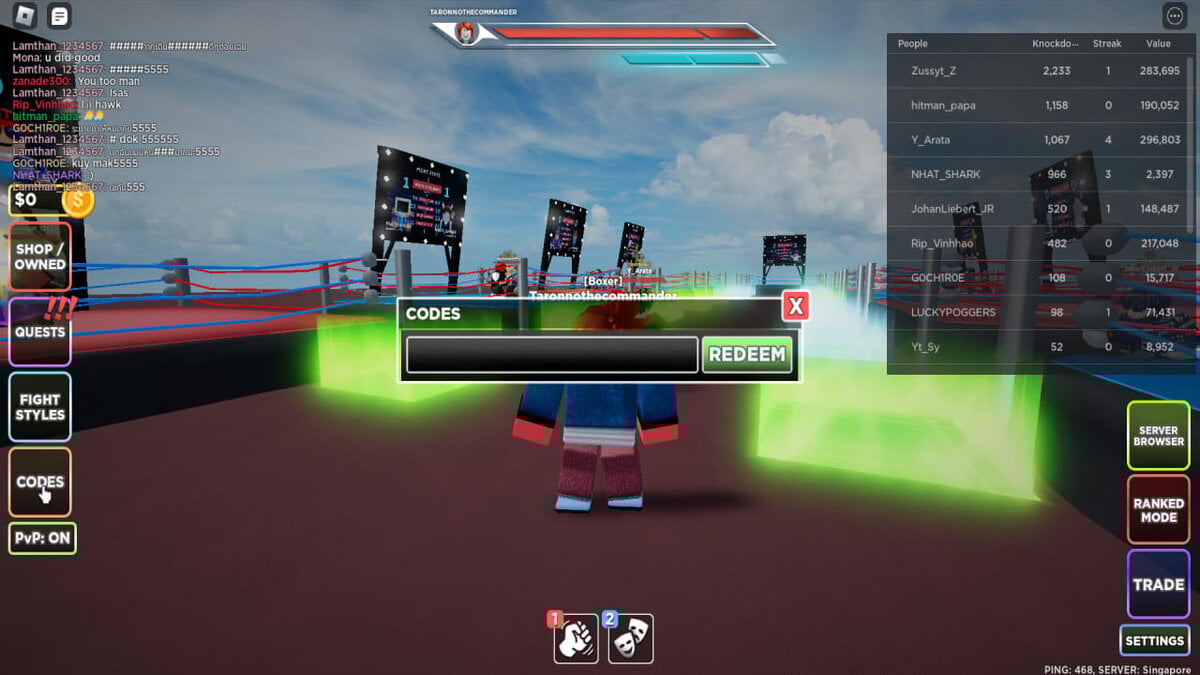Click the green REDEEM button
This screenshot has width=1200, height=675.
pyautogui.click(x=746, y=355)
